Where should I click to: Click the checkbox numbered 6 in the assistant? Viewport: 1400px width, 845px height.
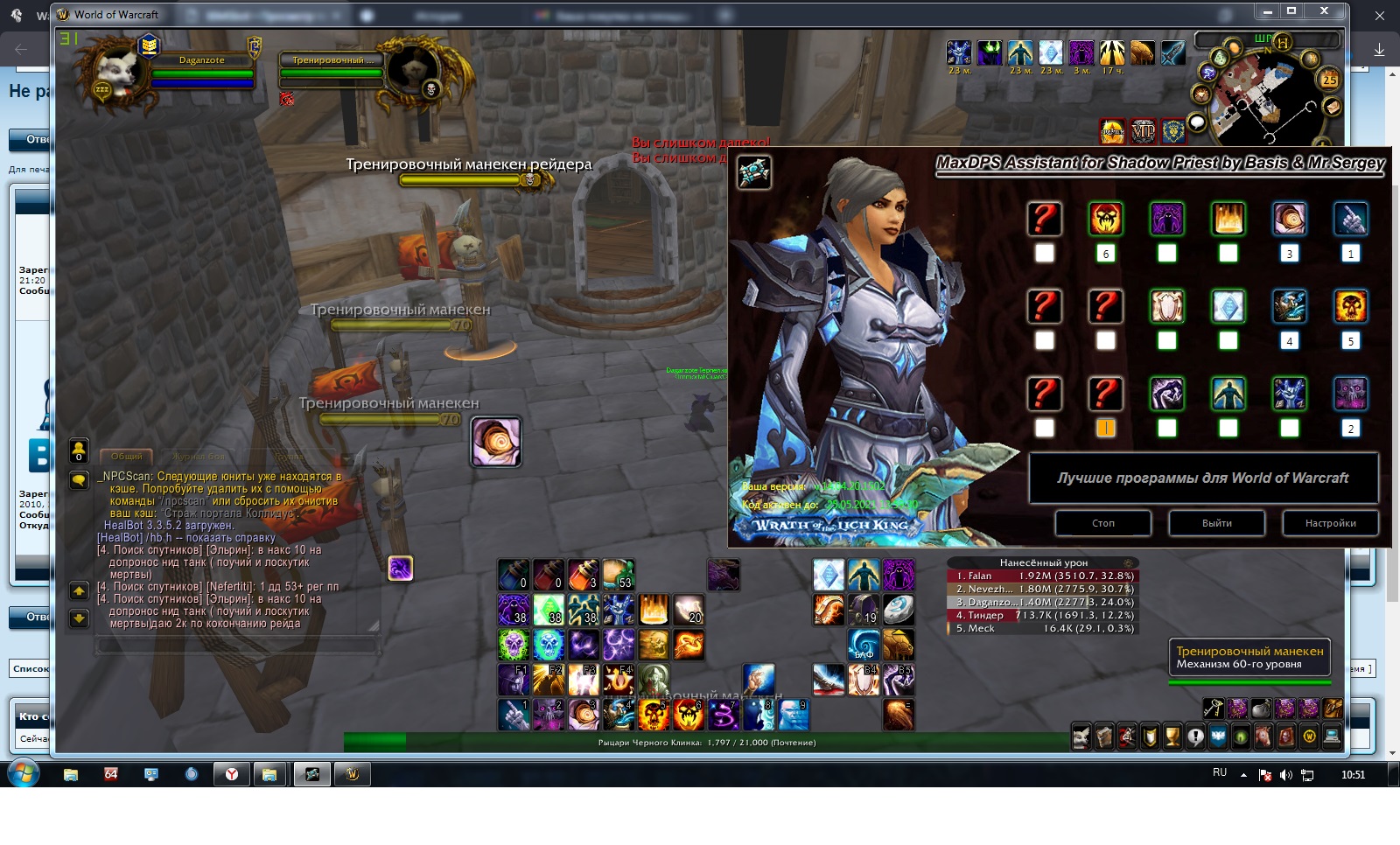pos(1105,254)
